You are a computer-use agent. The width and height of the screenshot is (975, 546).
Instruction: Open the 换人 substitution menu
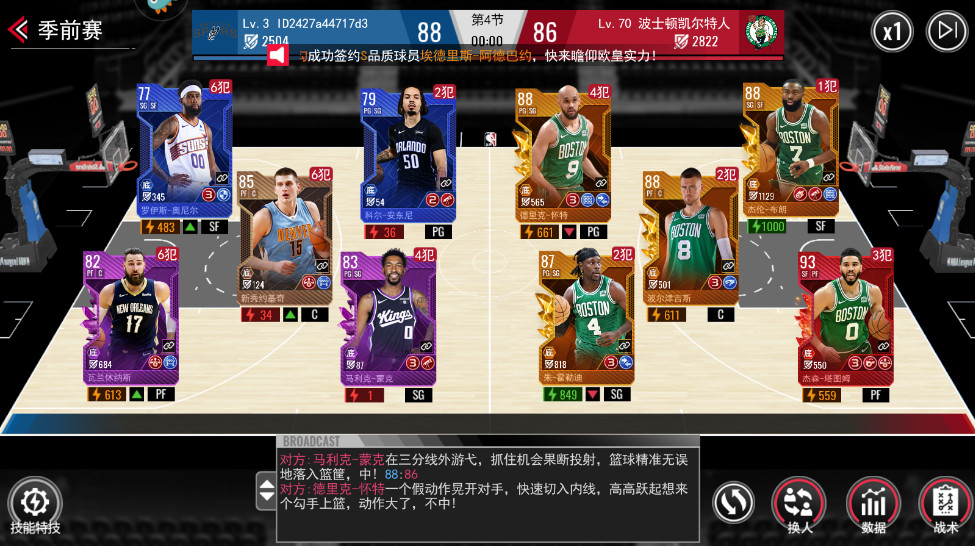point(799,502)
